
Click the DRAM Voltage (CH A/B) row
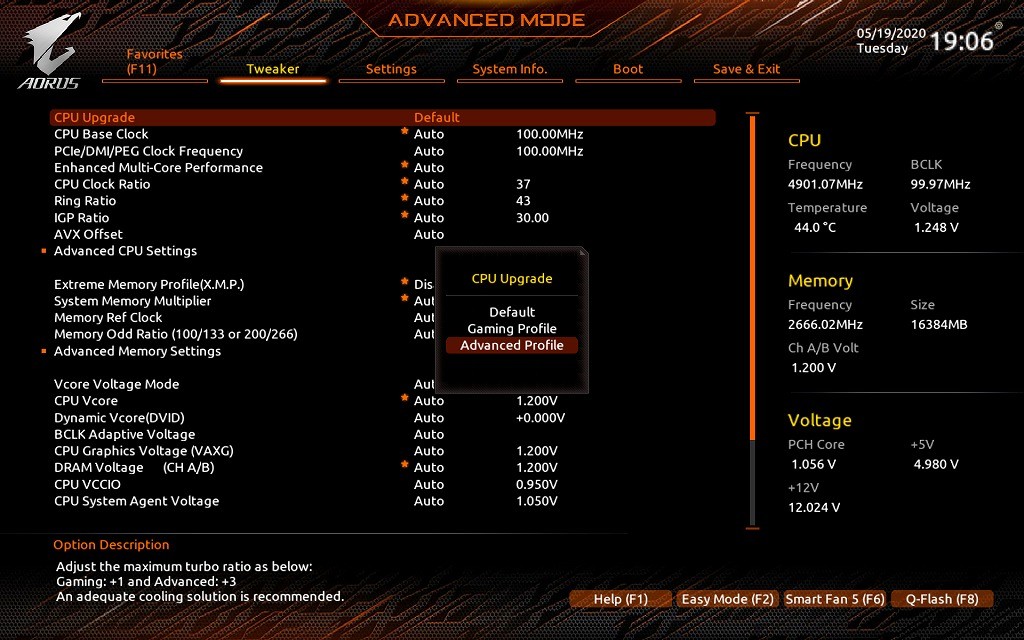point(134,467)
